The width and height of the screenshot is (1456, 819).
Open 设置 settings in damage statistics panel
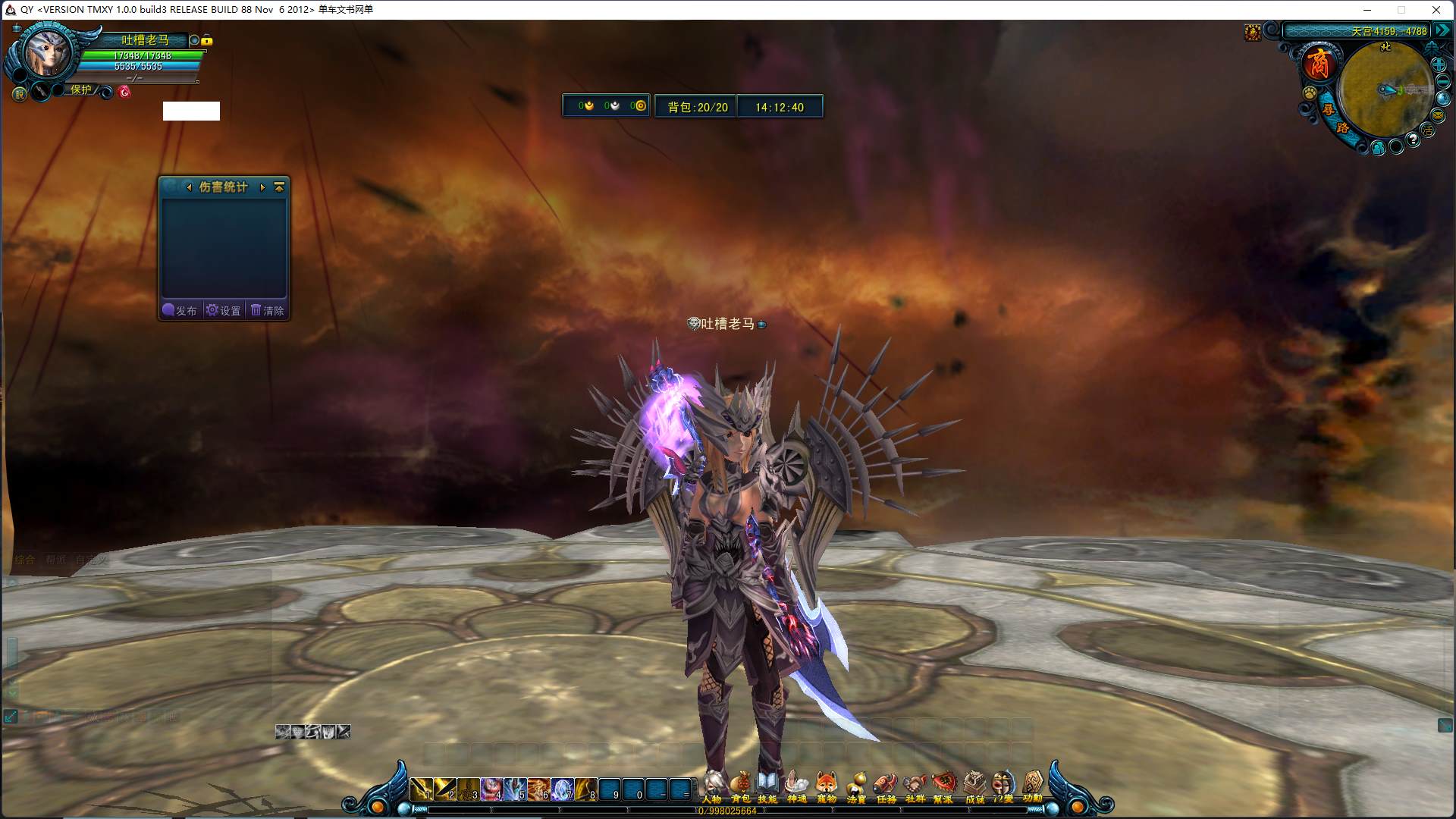point(224,310)
